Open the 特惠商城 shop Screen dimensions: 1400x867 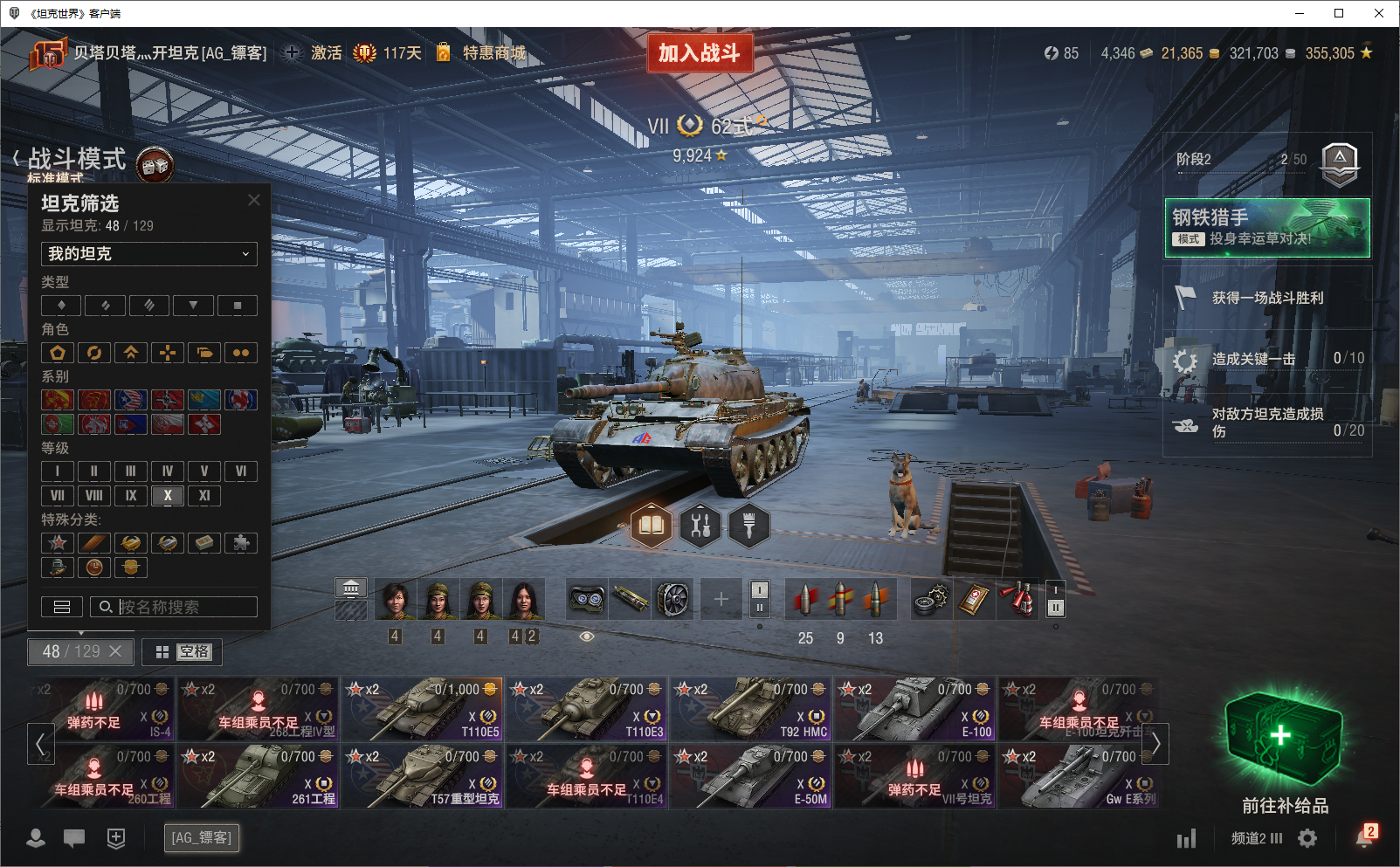click(493, 53)
